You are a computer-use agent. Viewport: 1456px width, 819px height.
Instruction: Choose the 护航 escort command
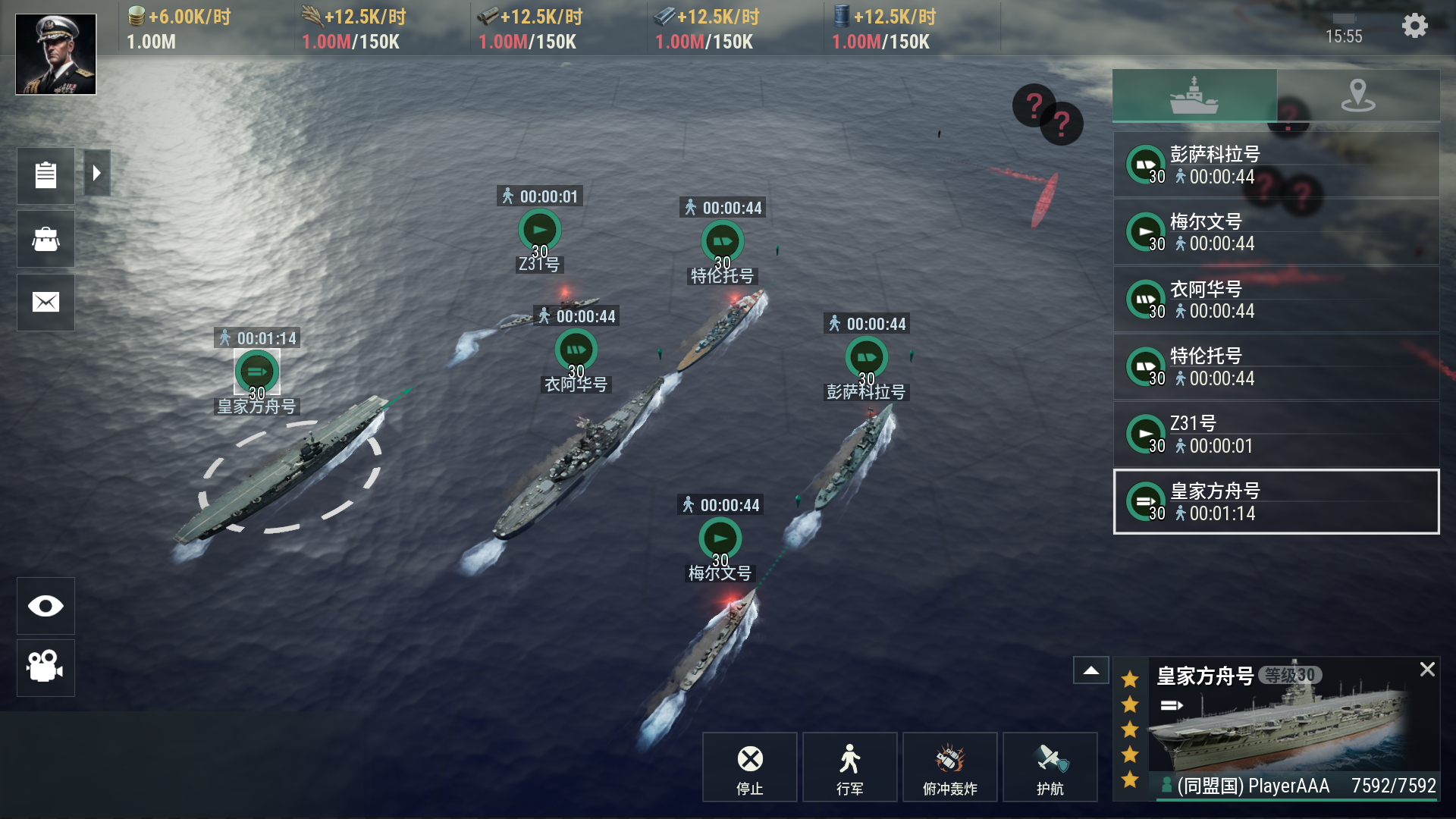(x=1050, y=767)
